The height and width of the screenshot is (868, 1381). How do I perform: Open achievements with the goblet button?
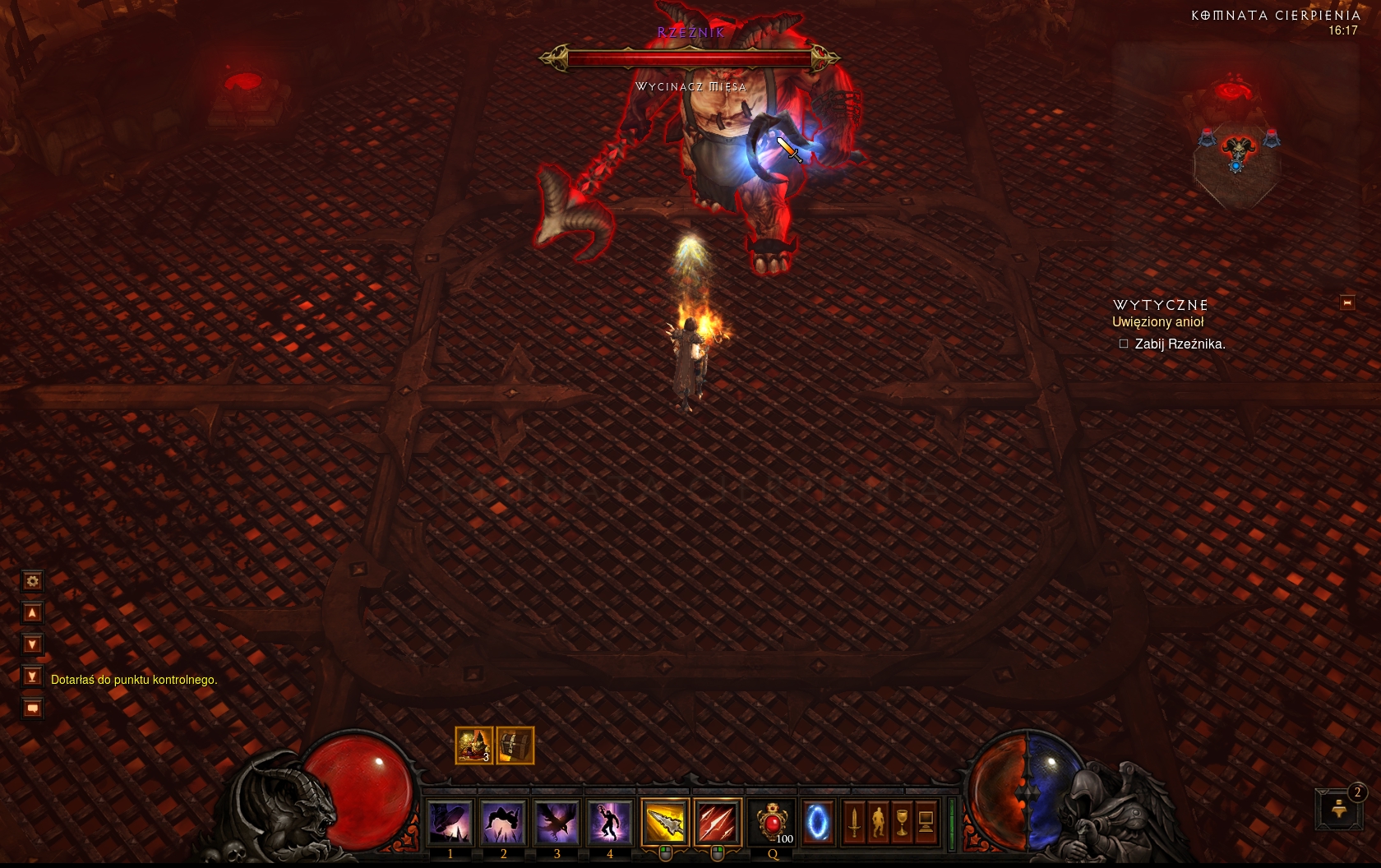click(x=902, y=822)
